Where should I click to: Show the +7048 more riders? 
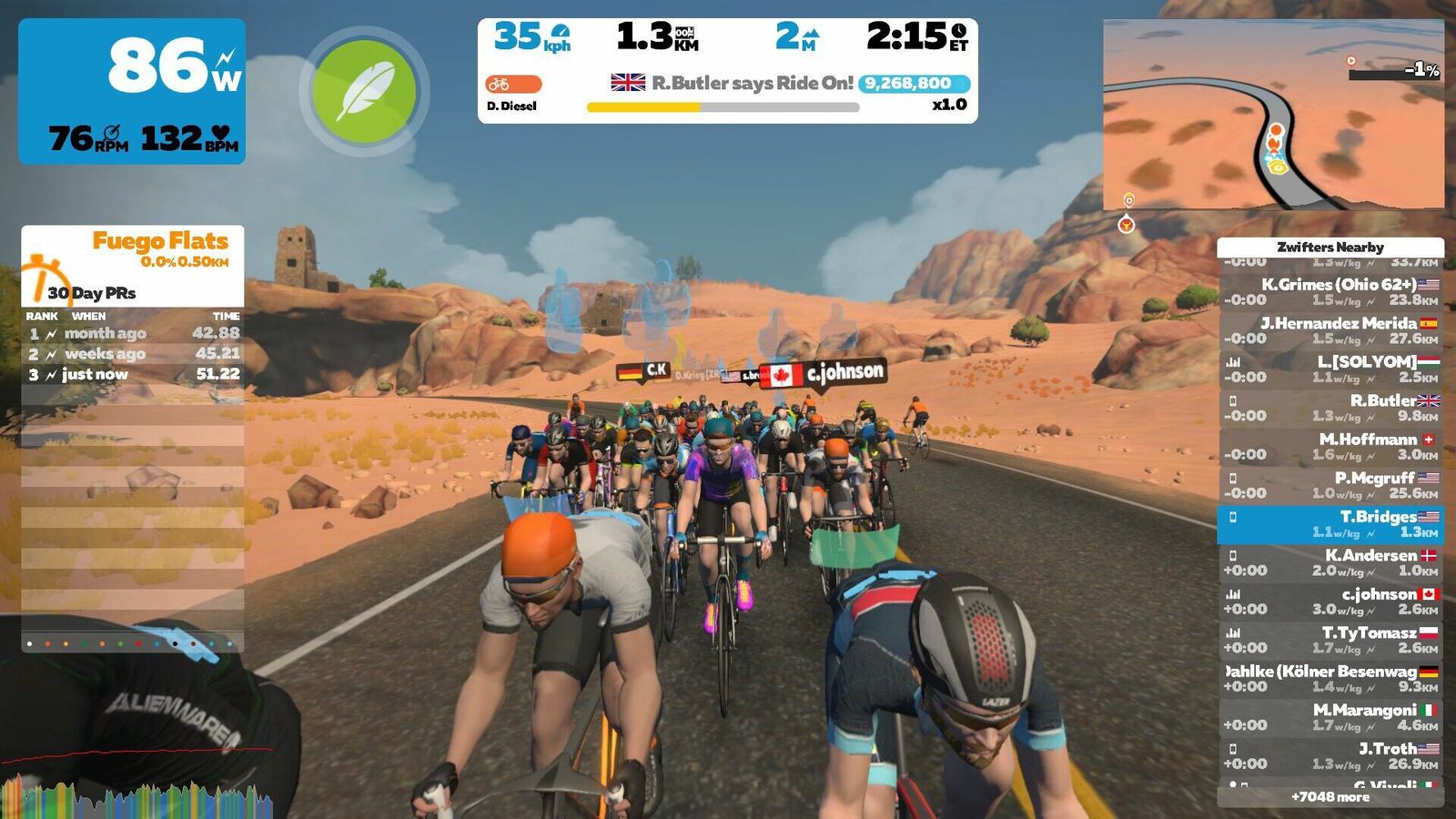pos(1330,797)
